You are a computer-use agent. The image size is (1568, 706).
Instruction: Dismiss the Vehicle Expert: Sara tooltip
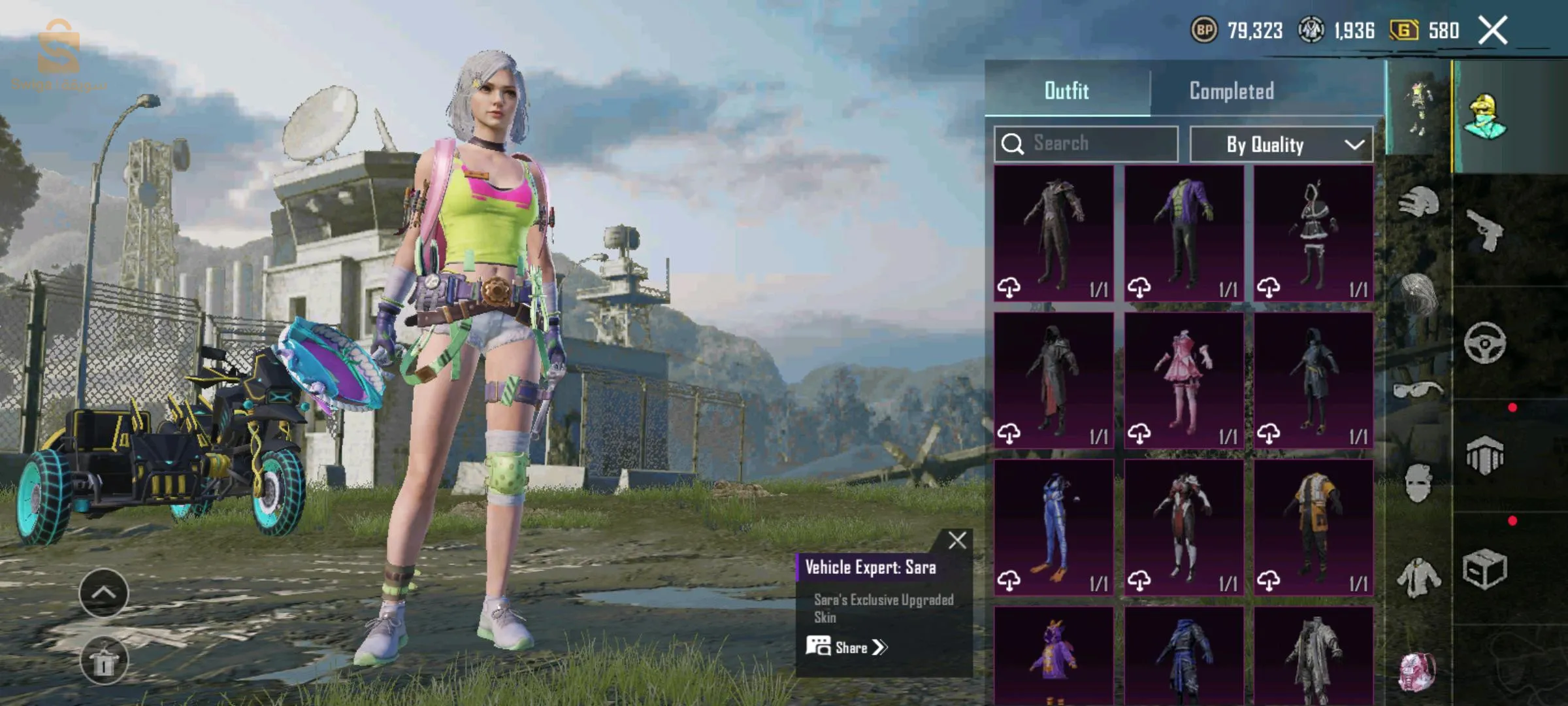pos(957,541)
